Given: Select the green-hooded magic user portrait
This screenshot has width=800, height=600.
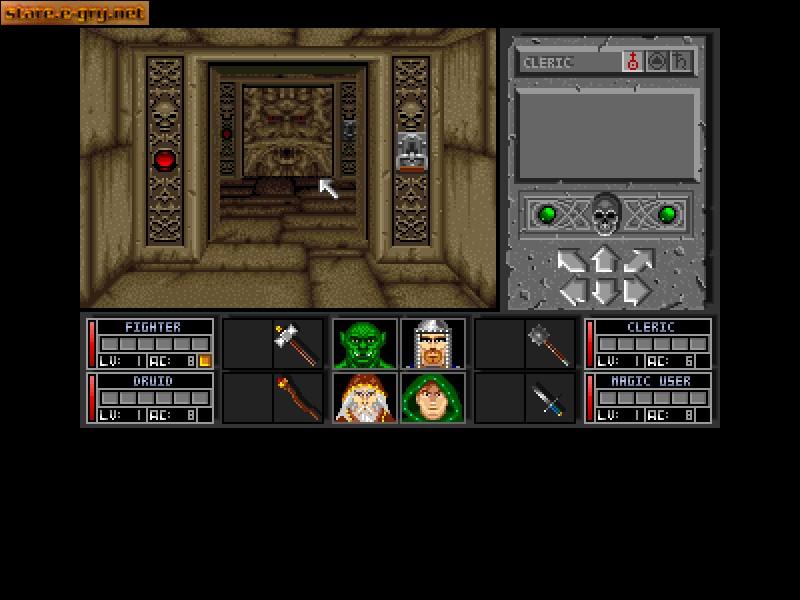Looking at the screenshot, I should click(x=433, y=397).
